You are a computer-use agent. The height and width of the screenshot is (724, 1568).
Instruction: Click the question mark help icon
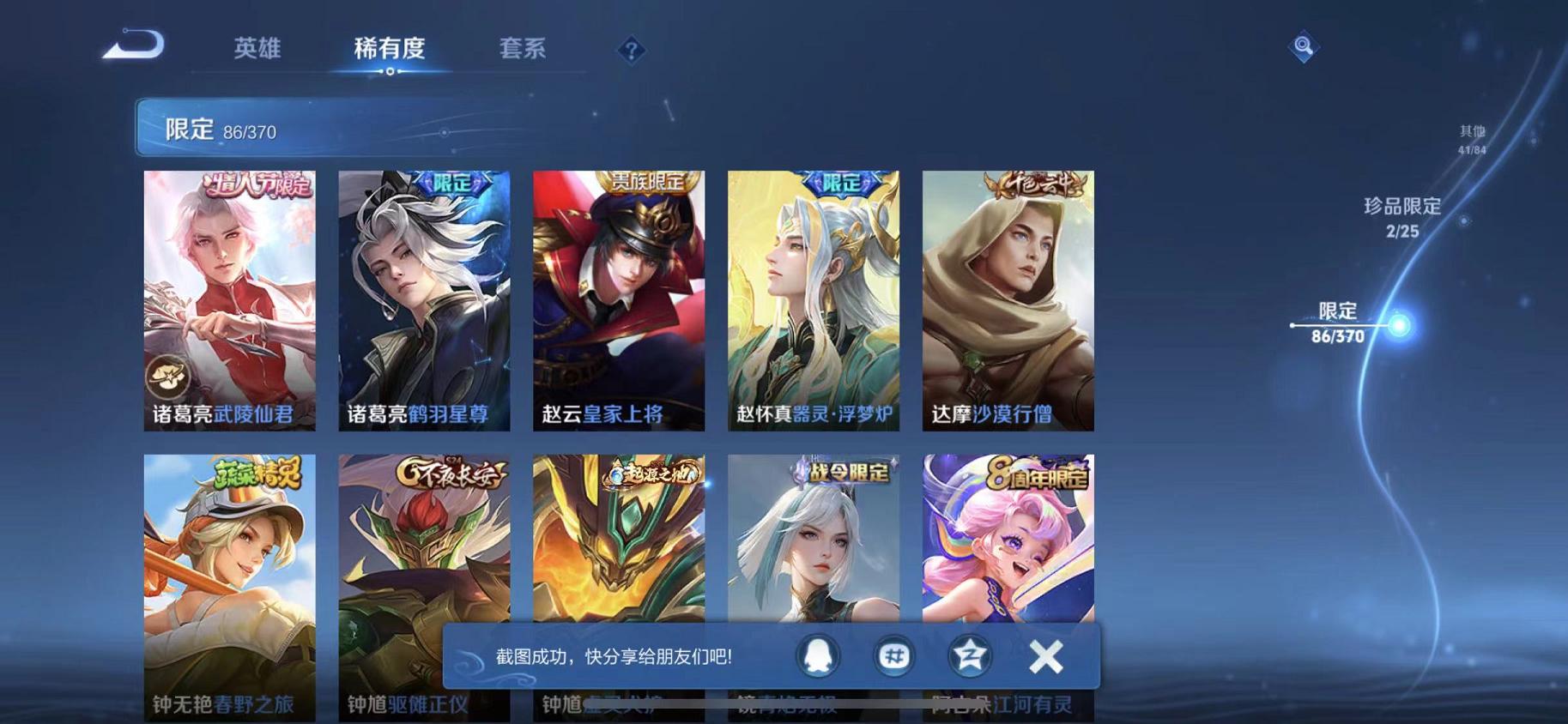631,51
